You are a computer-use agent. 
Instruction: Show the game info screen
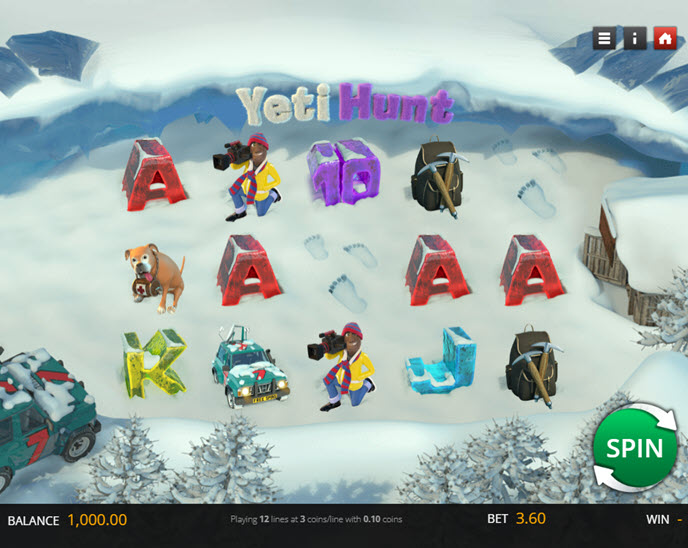point(634,38)
